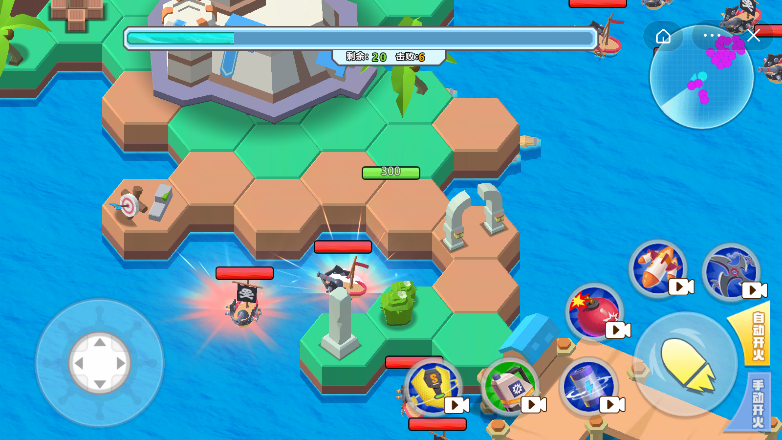Activate the energy battery skill
Viewport: 782px width, 440px height.
(587, 386)
